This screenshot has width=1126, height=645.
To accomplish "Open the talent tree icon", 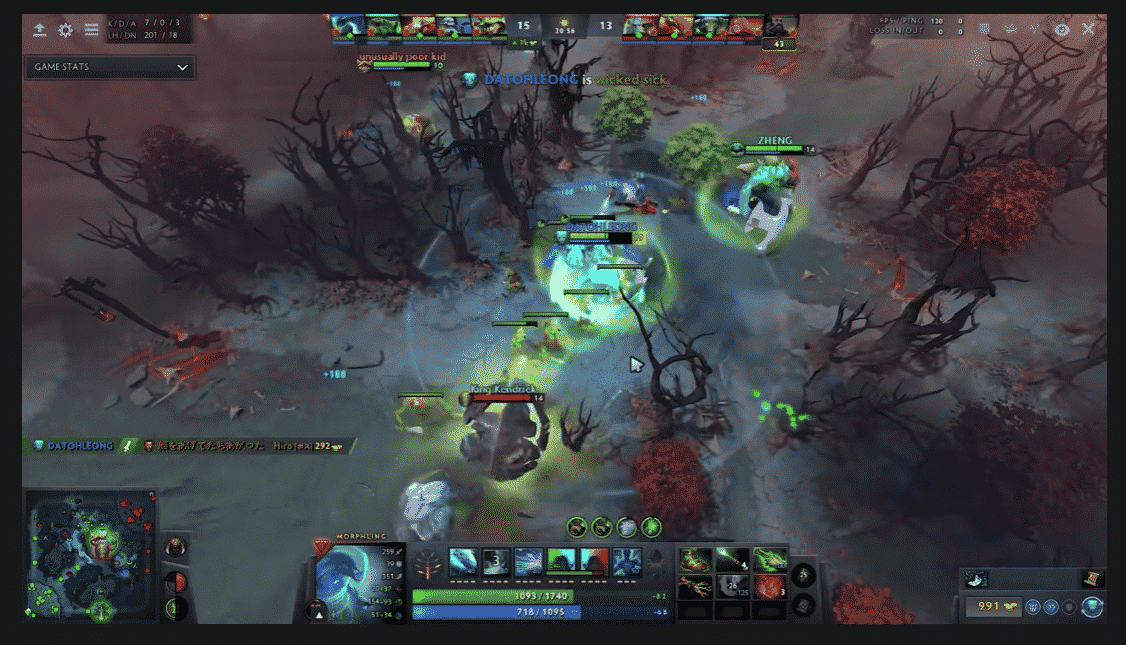I will (x=427, y=563).
